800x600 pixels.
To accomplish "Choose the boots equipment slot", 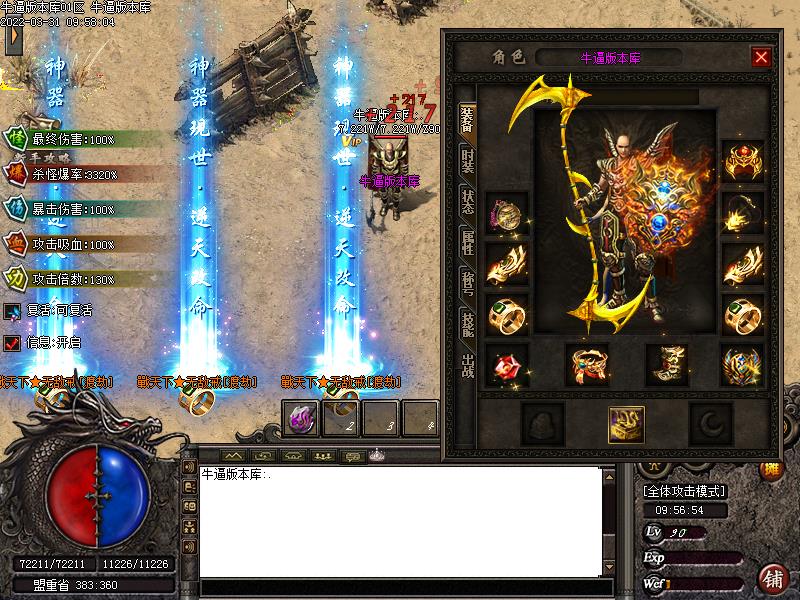I will 665,365.
